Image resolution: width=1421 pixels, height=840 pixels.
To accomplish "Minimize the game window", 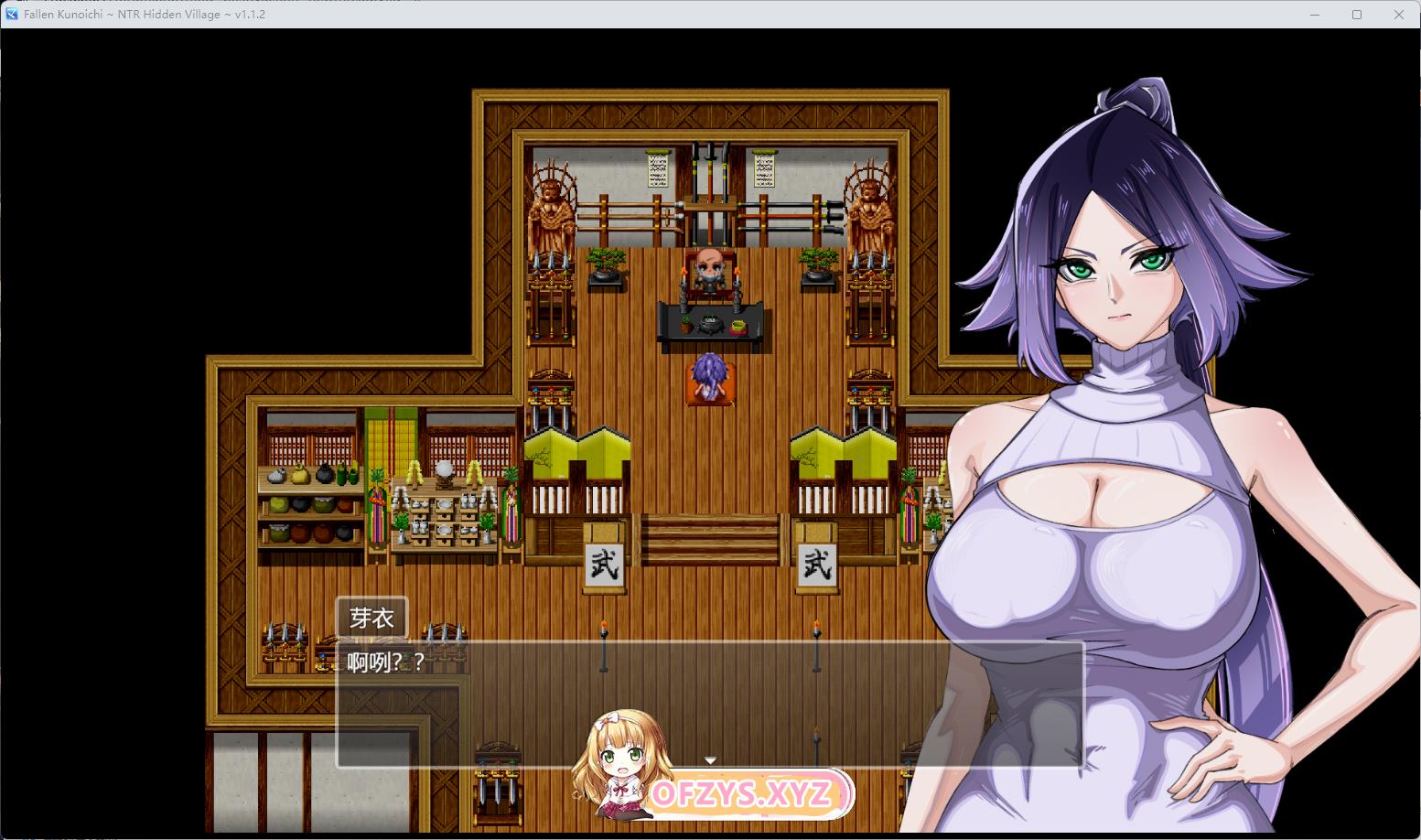I will click(x=1315, y=15).
